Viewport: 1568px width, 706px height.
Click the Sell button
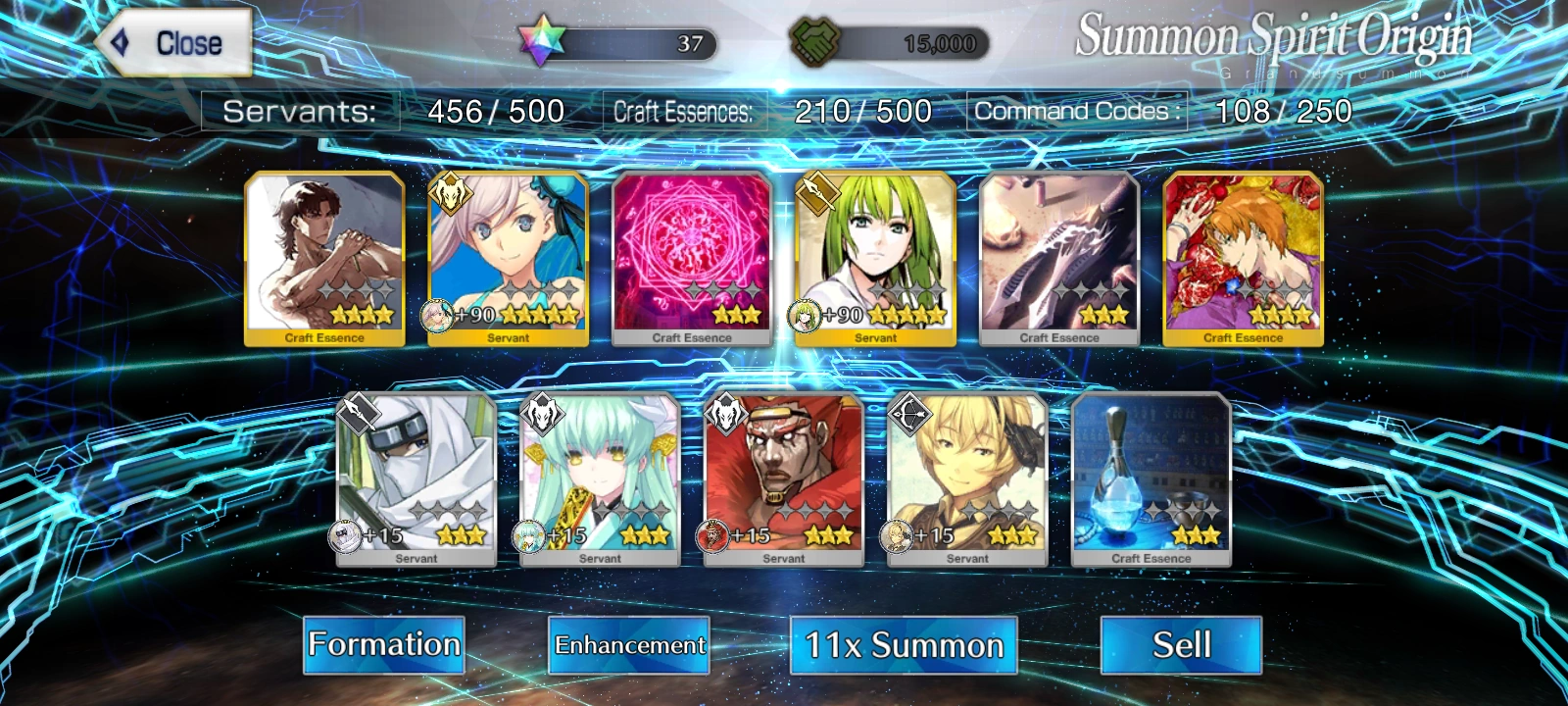pyautogui.click(x=1180, y=645)
